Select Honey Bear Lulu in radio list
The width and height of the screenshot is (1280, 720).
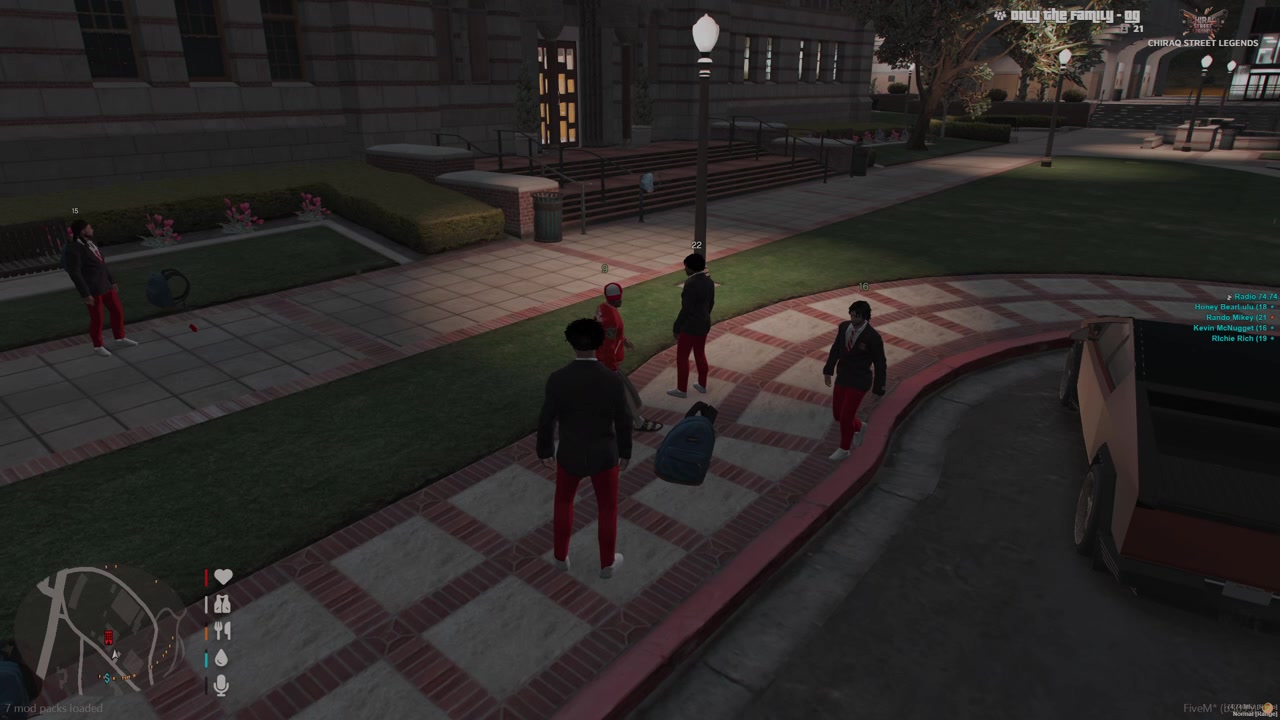[1233, 307]
